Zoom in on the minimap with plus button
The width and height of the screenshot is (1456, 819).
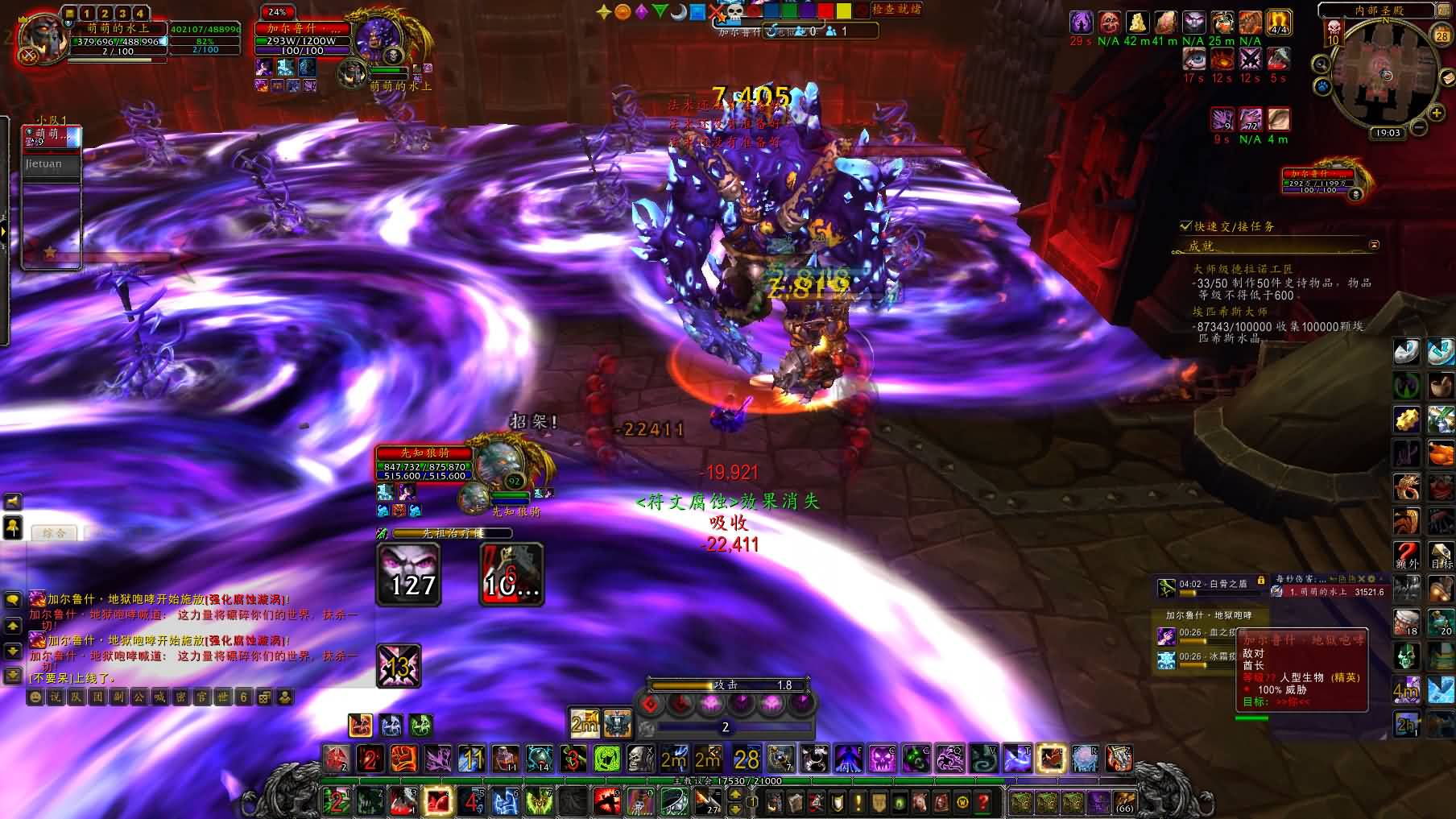coord(1435,114)
